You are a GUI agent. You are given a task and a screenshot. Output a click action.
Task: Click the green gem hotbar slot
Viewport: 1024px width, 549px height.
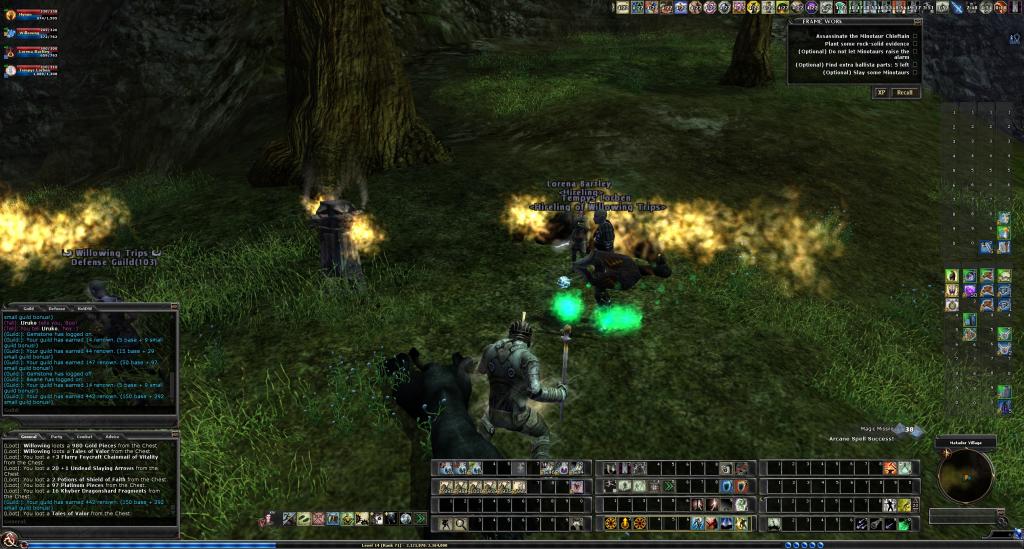[x=903, y=523]
